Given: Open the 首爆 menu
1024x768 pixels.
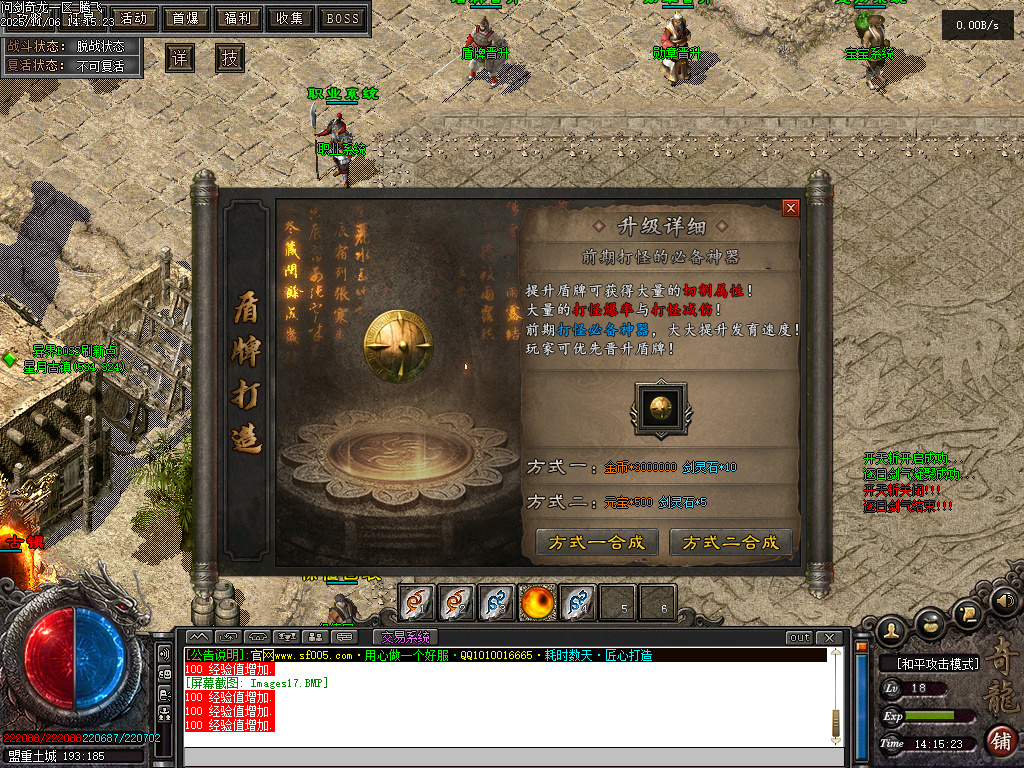Looking at the screenshot, I should [185, 18].
